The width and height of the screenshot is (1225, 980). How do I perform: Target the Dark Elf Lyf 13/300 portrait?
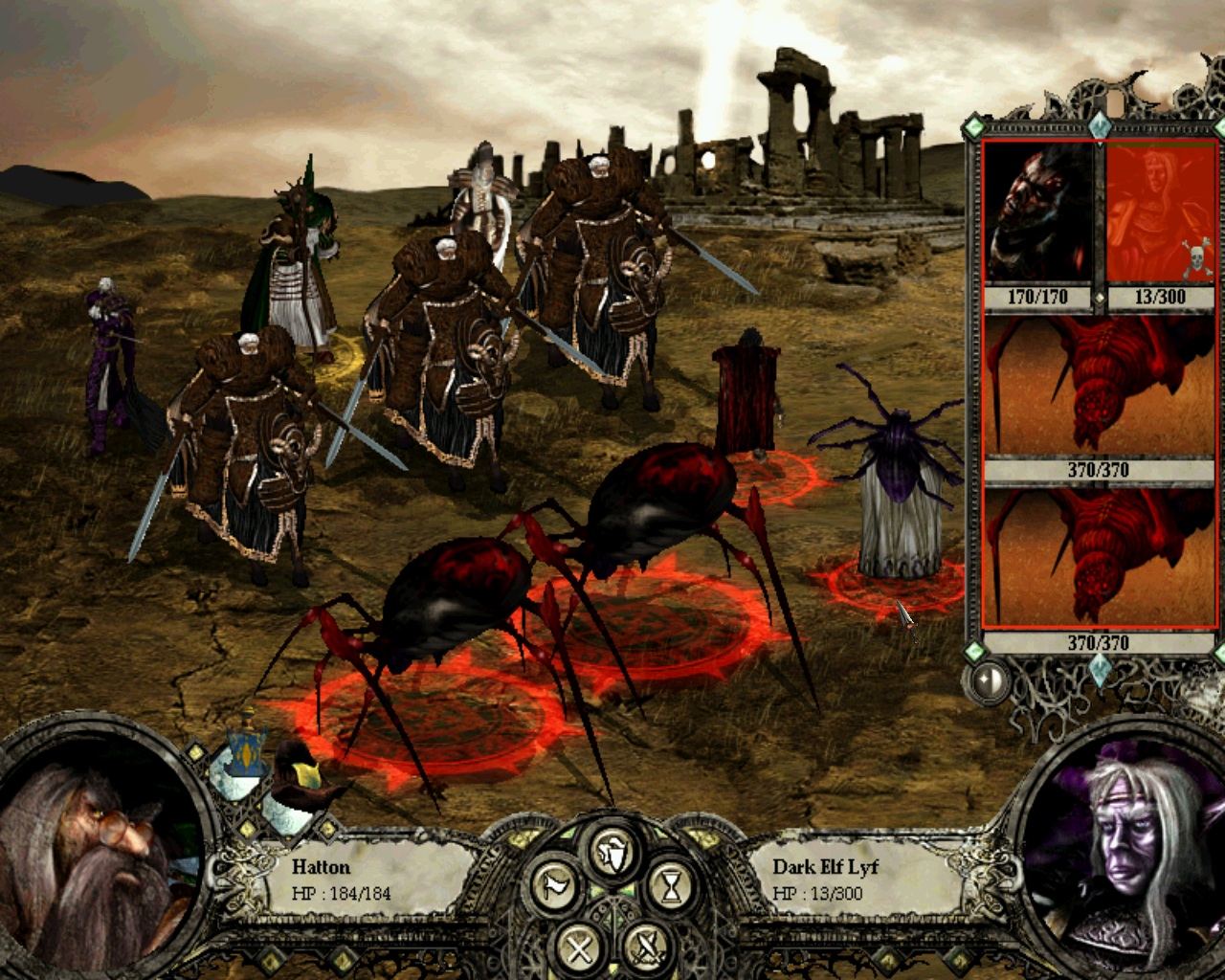[1160, 212]
